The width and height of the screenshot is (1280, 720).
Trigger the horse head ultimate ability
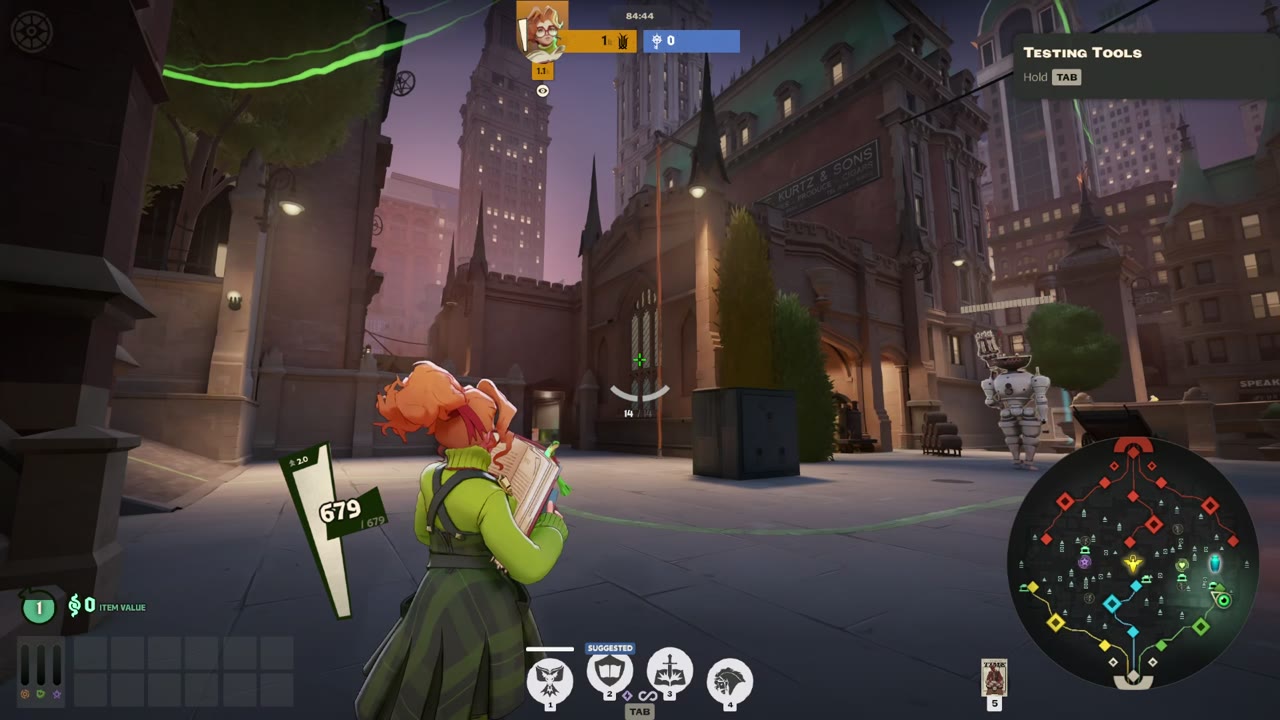730,681
